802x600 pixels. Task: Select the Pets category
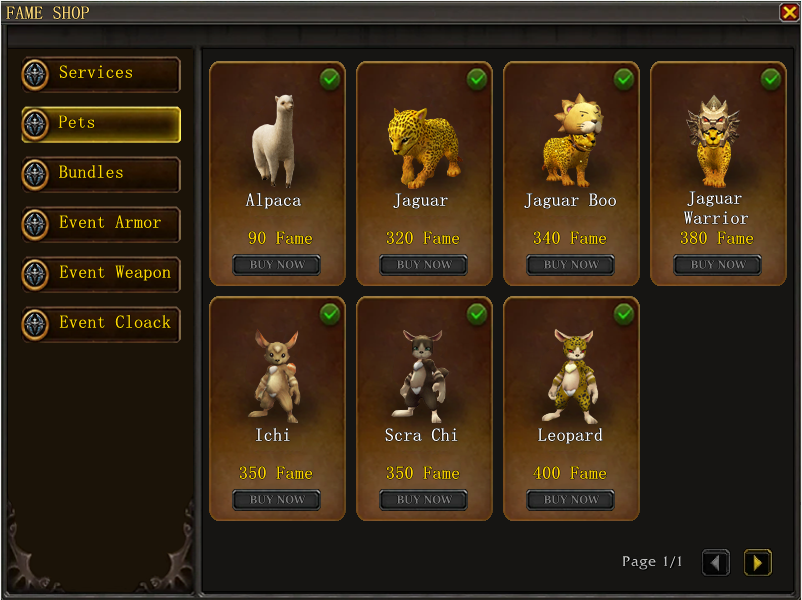101,124
